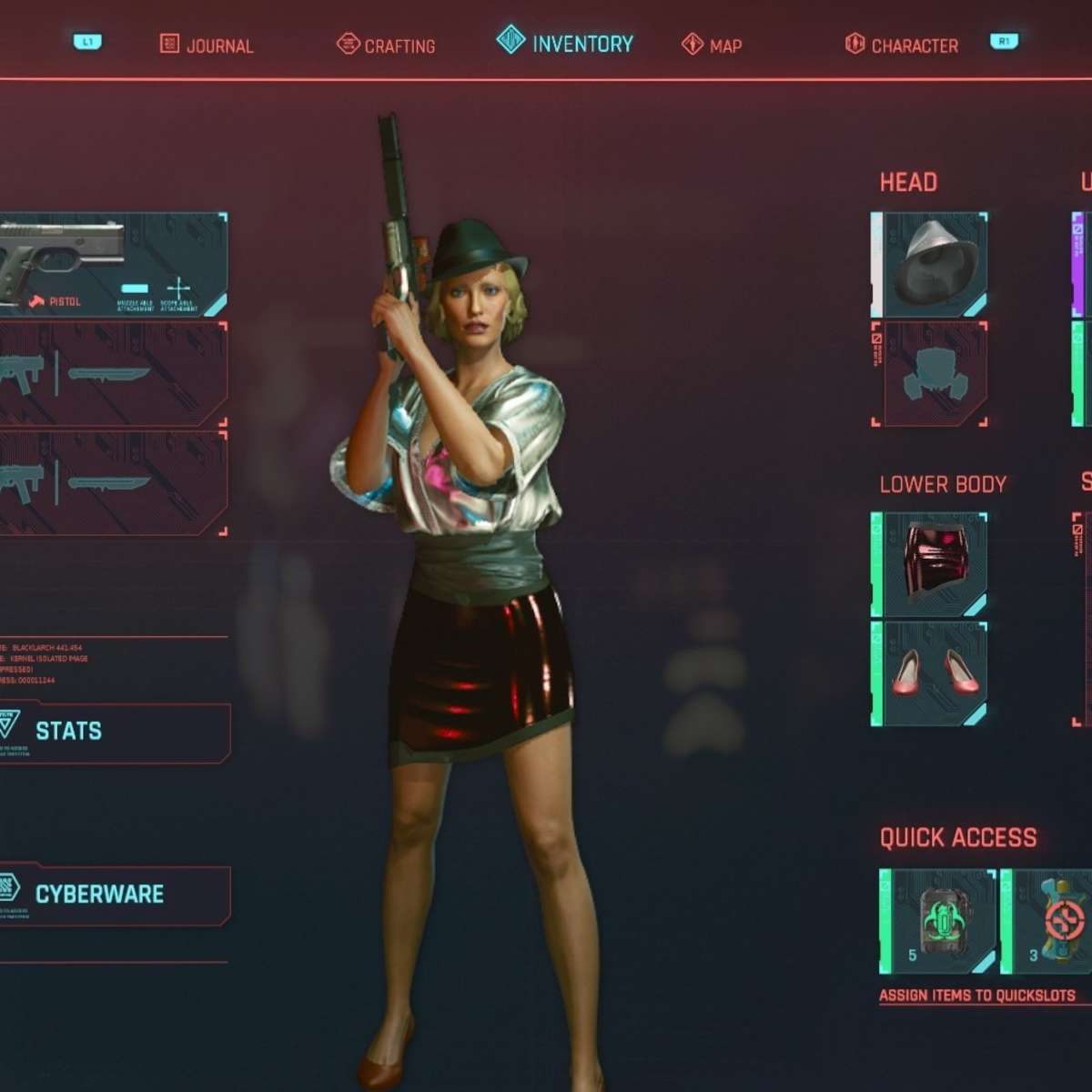Image resolution: width=1092 pixels, height=1092 pixels.
Task: Open the Journal tab
Action: (207, 45)
